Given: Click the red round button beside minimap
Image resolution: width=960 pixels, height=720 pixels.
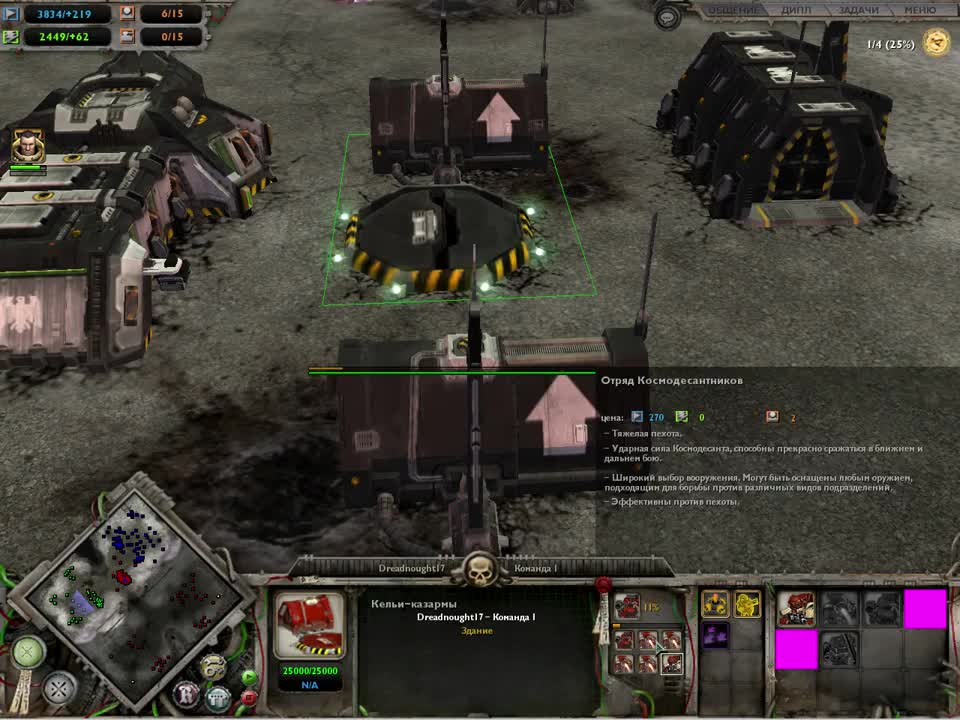Looking at the screenshot, I should pyautogui.click(x=249, y=695).
